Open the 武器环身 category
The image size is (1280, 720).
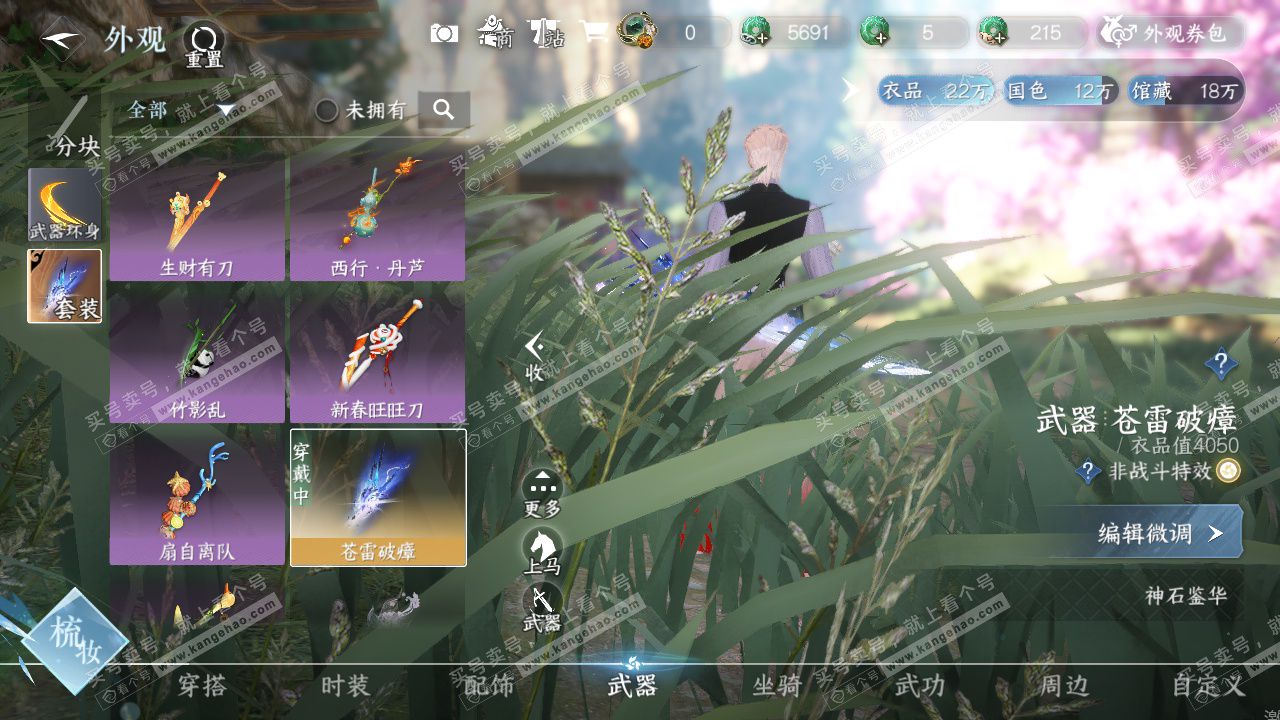click(64, 205)
